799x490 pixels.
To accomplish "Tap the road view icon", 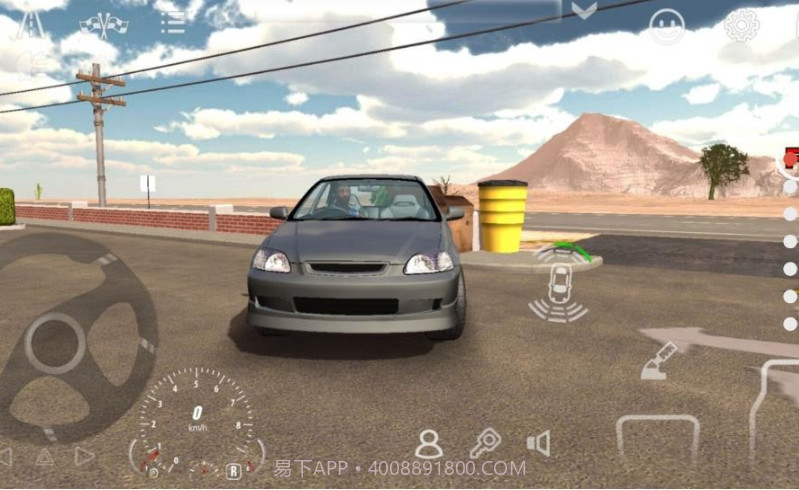I will 30,23.
